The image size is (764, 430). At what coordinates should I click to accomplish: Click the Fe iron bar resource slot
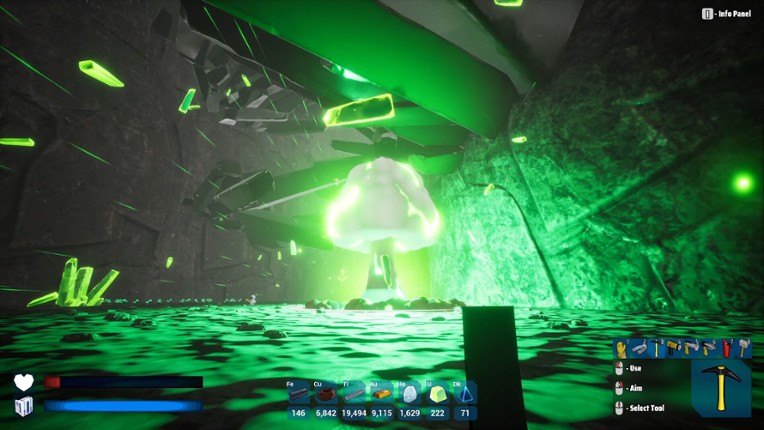(x=298, y=395)
